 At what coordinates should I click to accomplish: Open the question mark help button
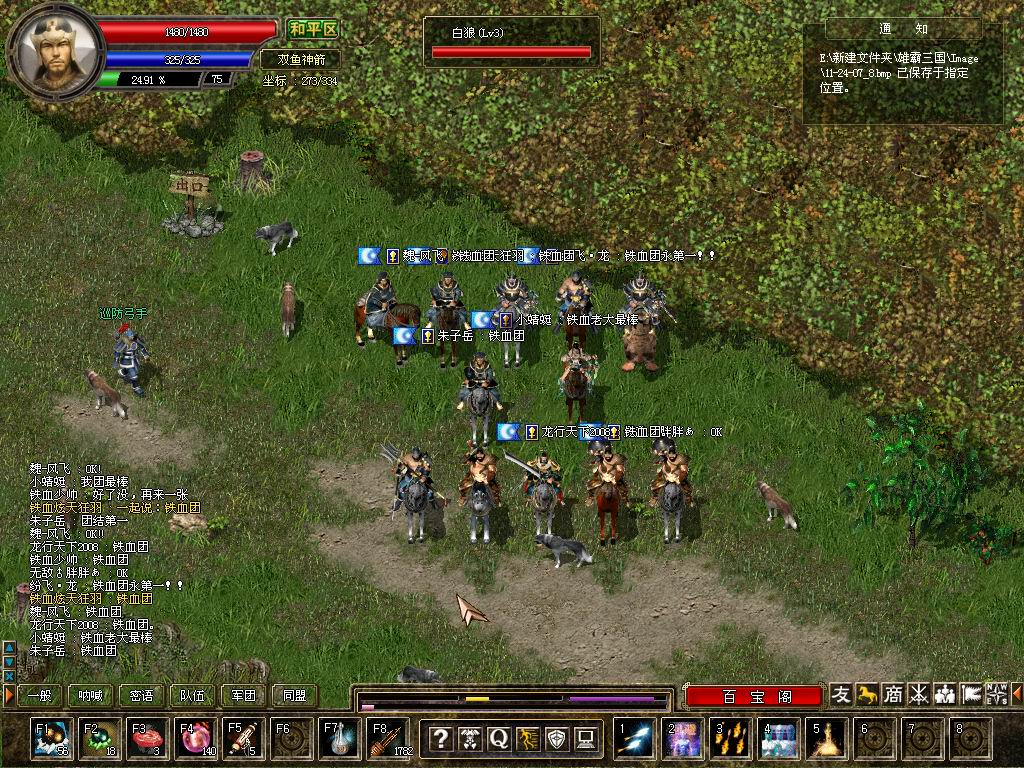pos(440,739)
